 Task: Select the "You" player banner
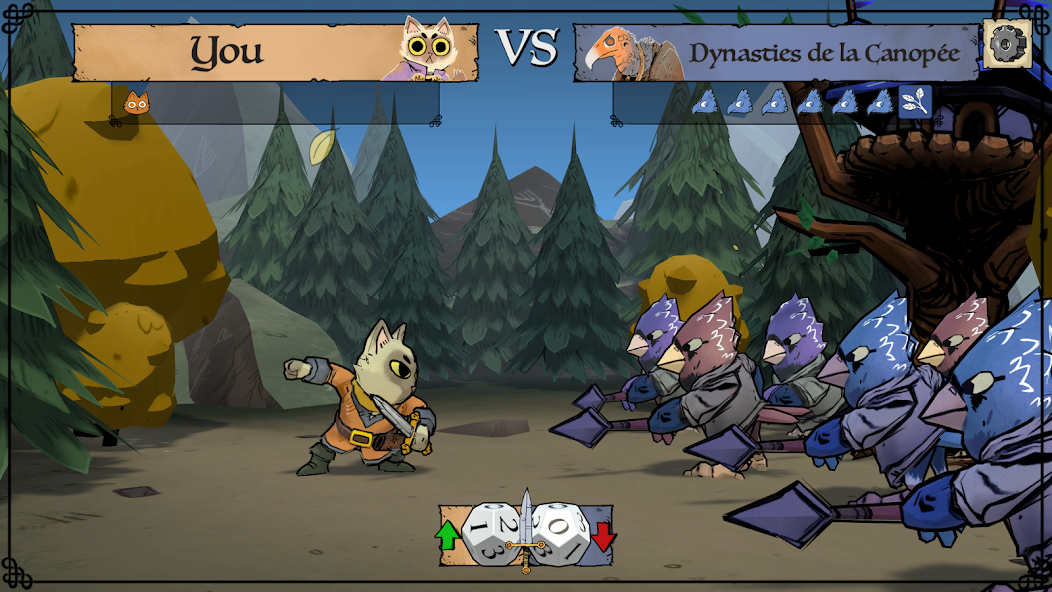click(x=228, y=52)
